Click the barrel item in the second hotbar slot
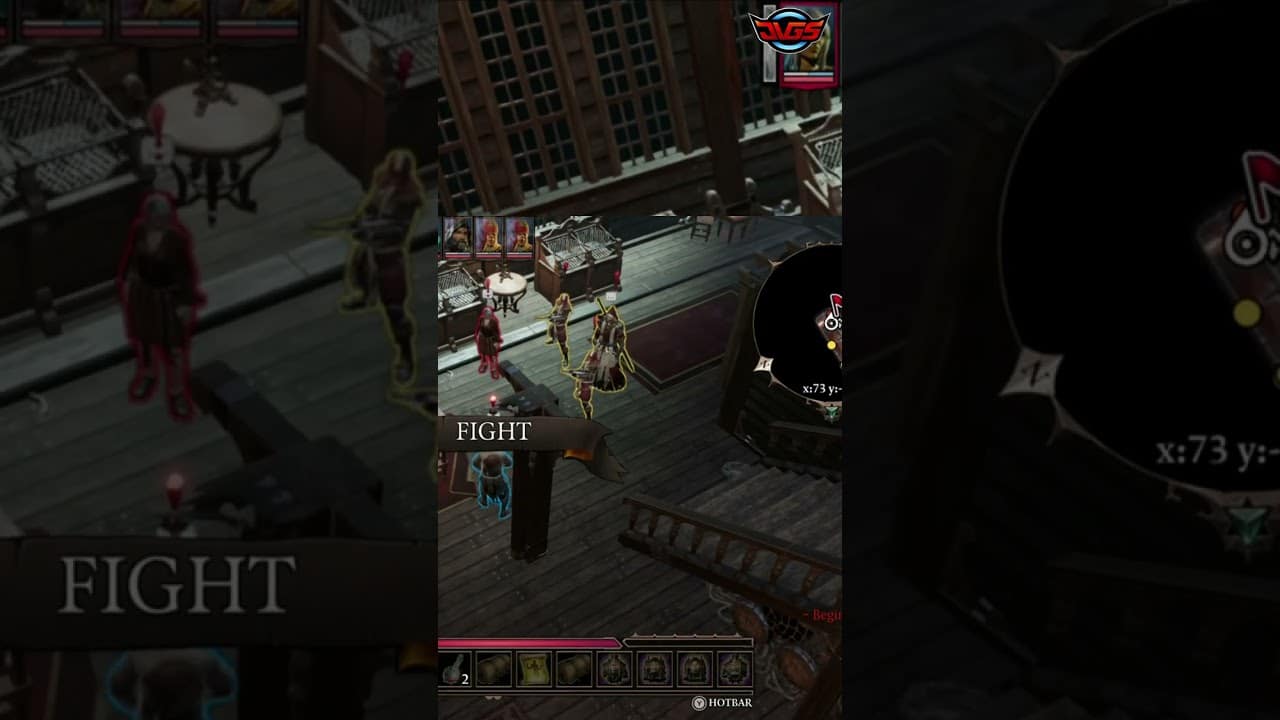The height and width of the screenshot is (720, 1280). click(491, 668)
